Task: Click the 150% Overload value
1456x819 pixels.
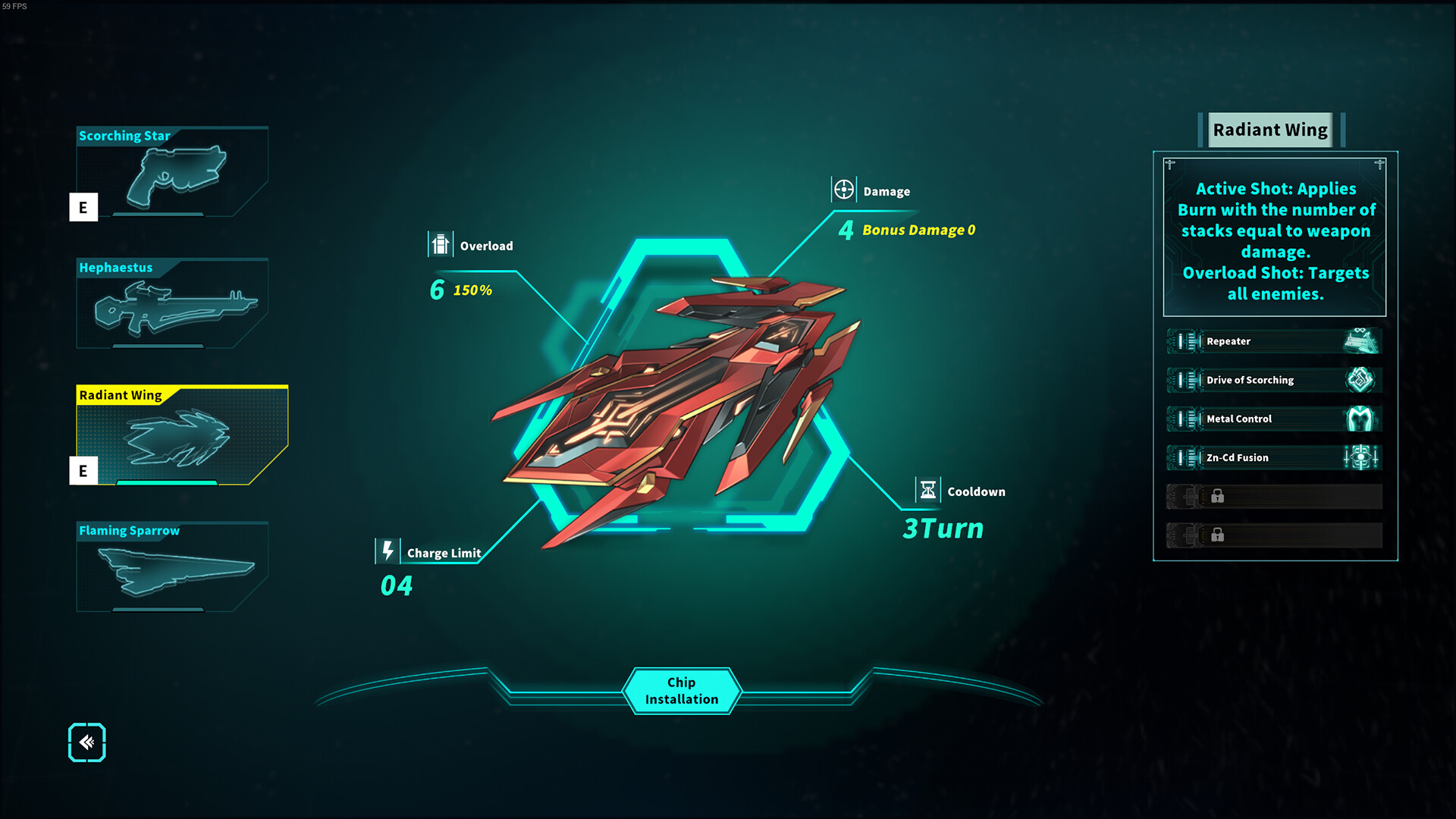Action: (471, 289)
